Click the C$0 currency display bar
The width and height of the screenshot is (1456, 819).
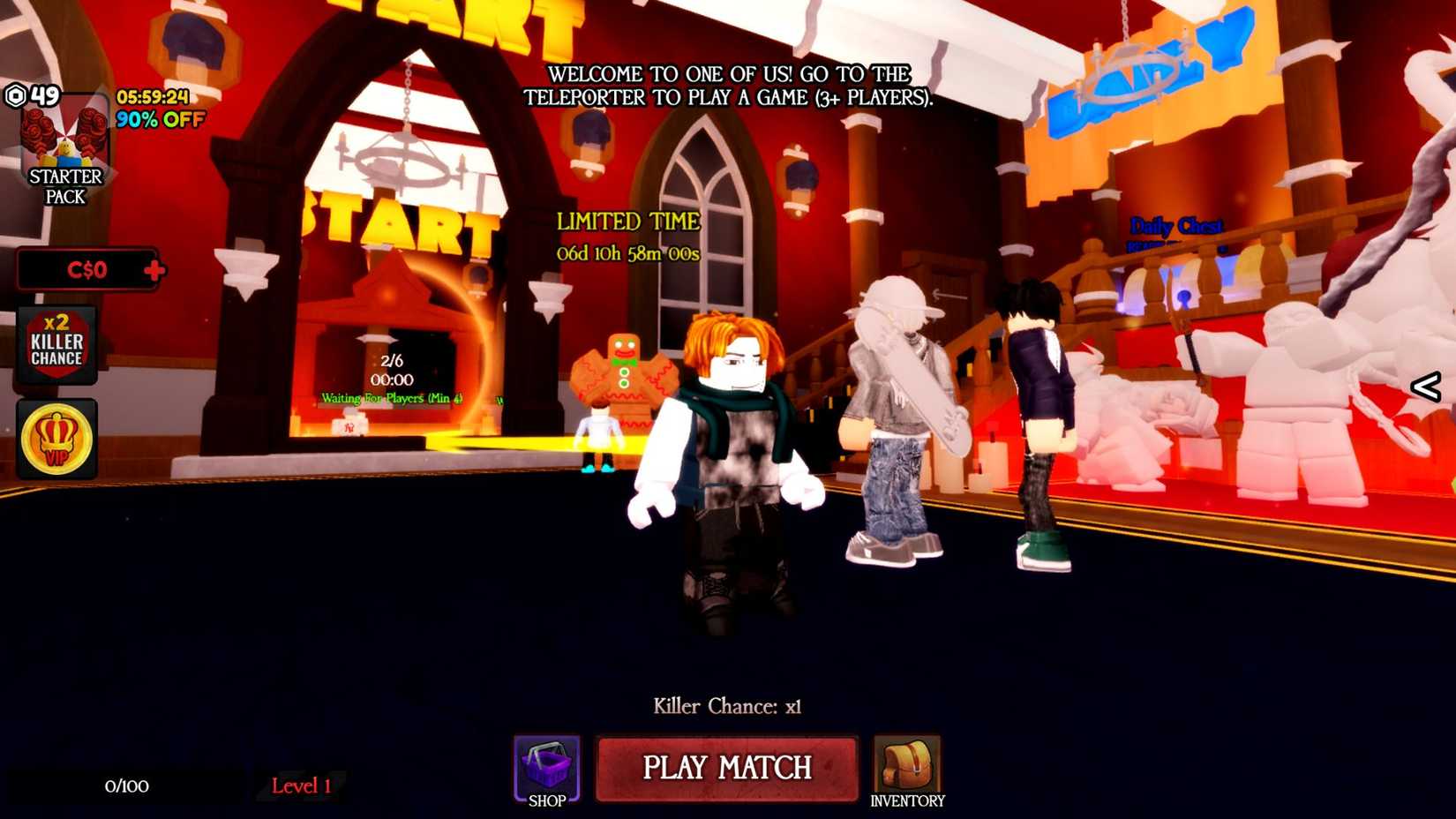(84, 270)
